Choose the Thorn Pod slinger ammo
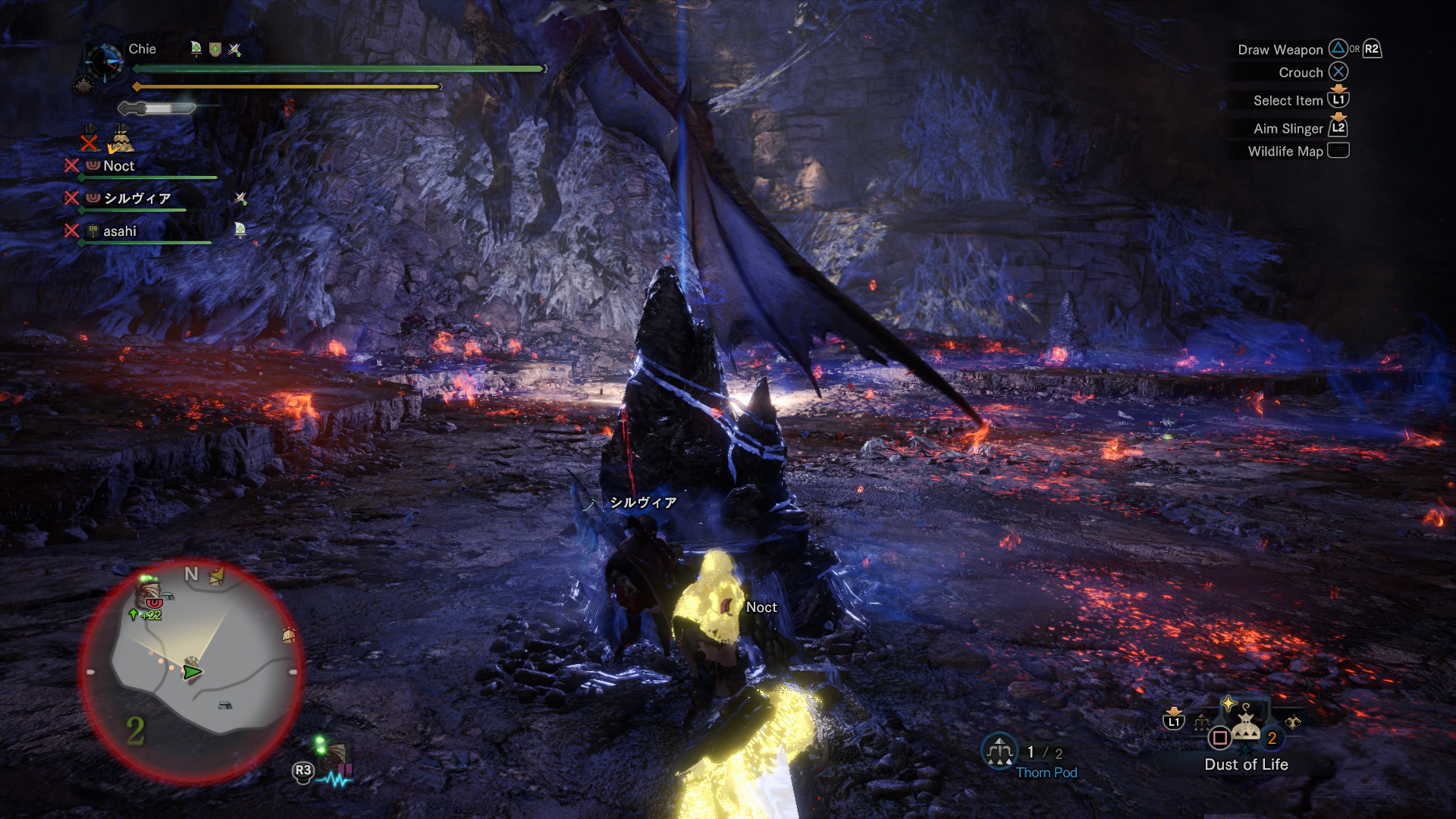This screenshot has height=819, width=1456. coord(999,752)
